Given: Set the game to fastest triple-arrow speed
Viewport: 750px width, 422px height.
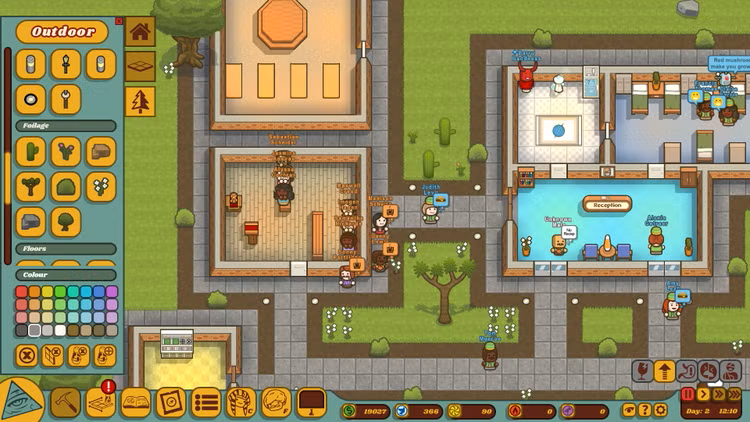Looking at the screenshot, I should (x=735, y=394).
